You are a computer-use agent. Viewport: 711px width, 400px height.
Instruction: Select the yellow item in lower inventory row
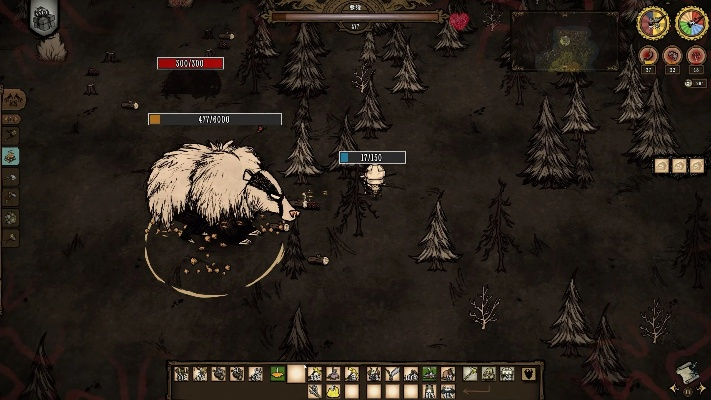(334, 391)
